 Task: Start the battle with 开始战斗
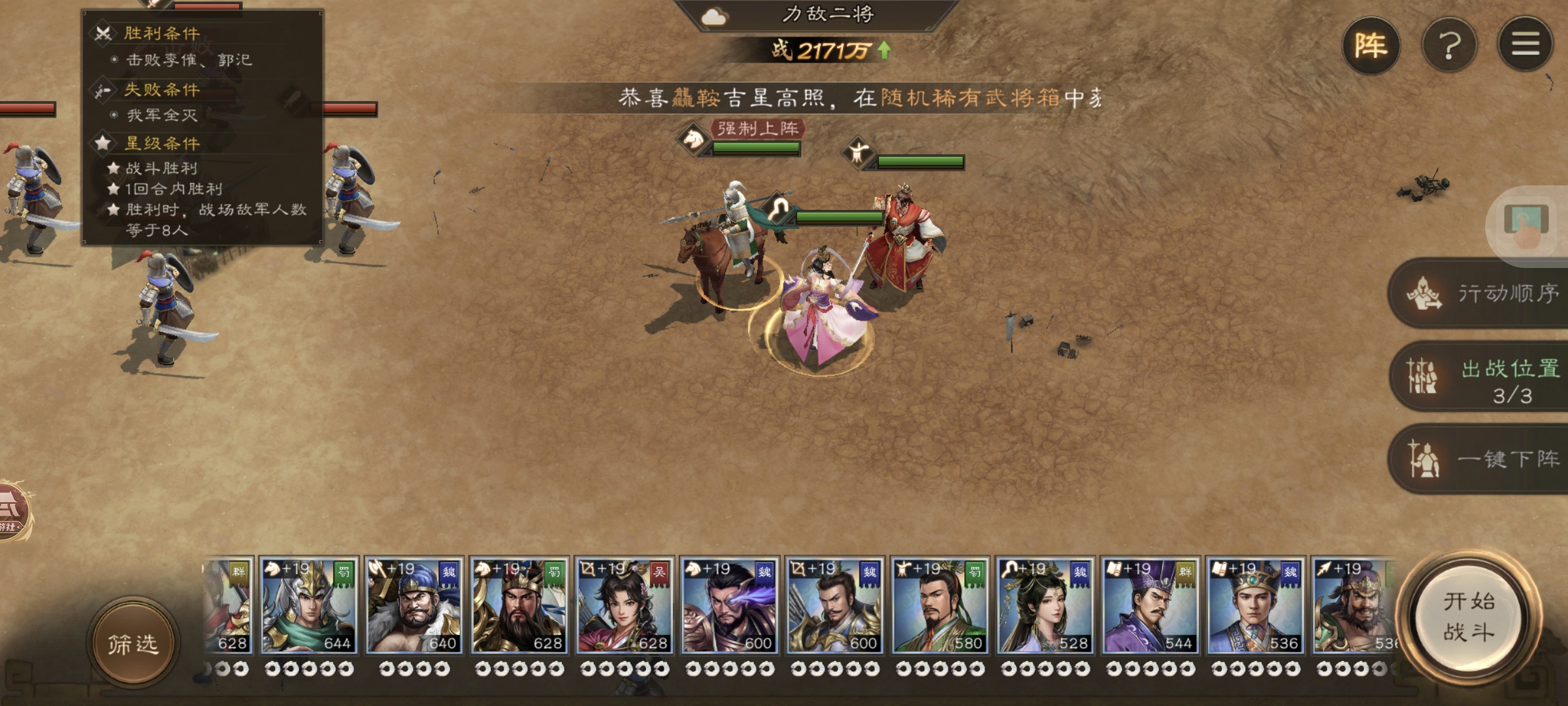[x=1469, y=616]
